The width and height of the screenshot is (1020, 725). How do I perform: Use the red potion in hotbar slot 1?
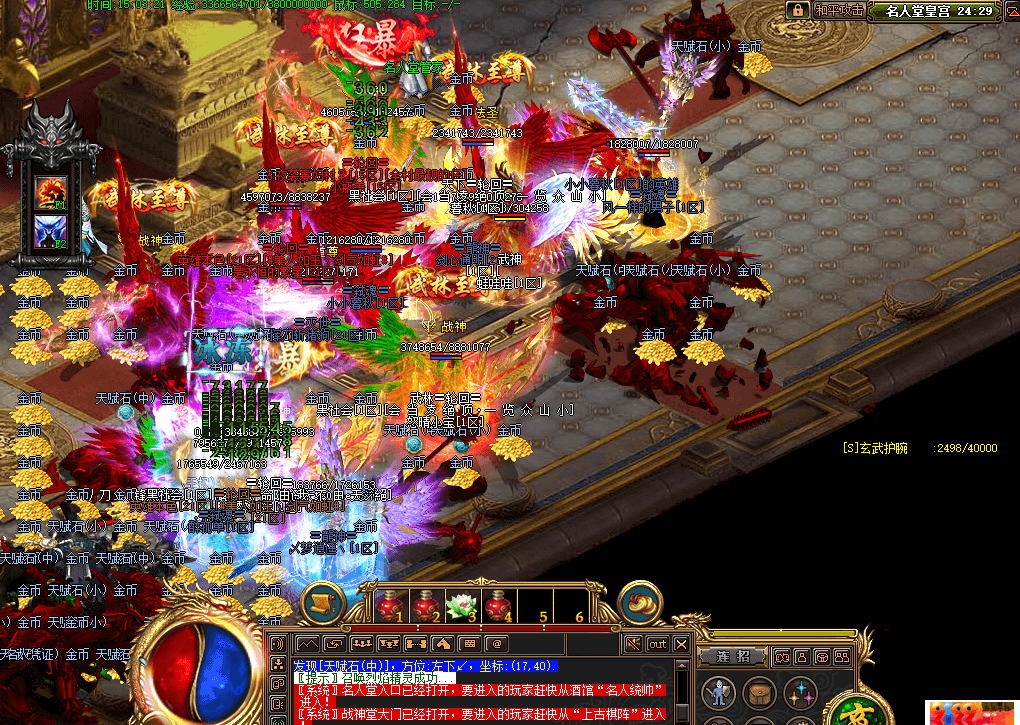click(x=392, y=606)
